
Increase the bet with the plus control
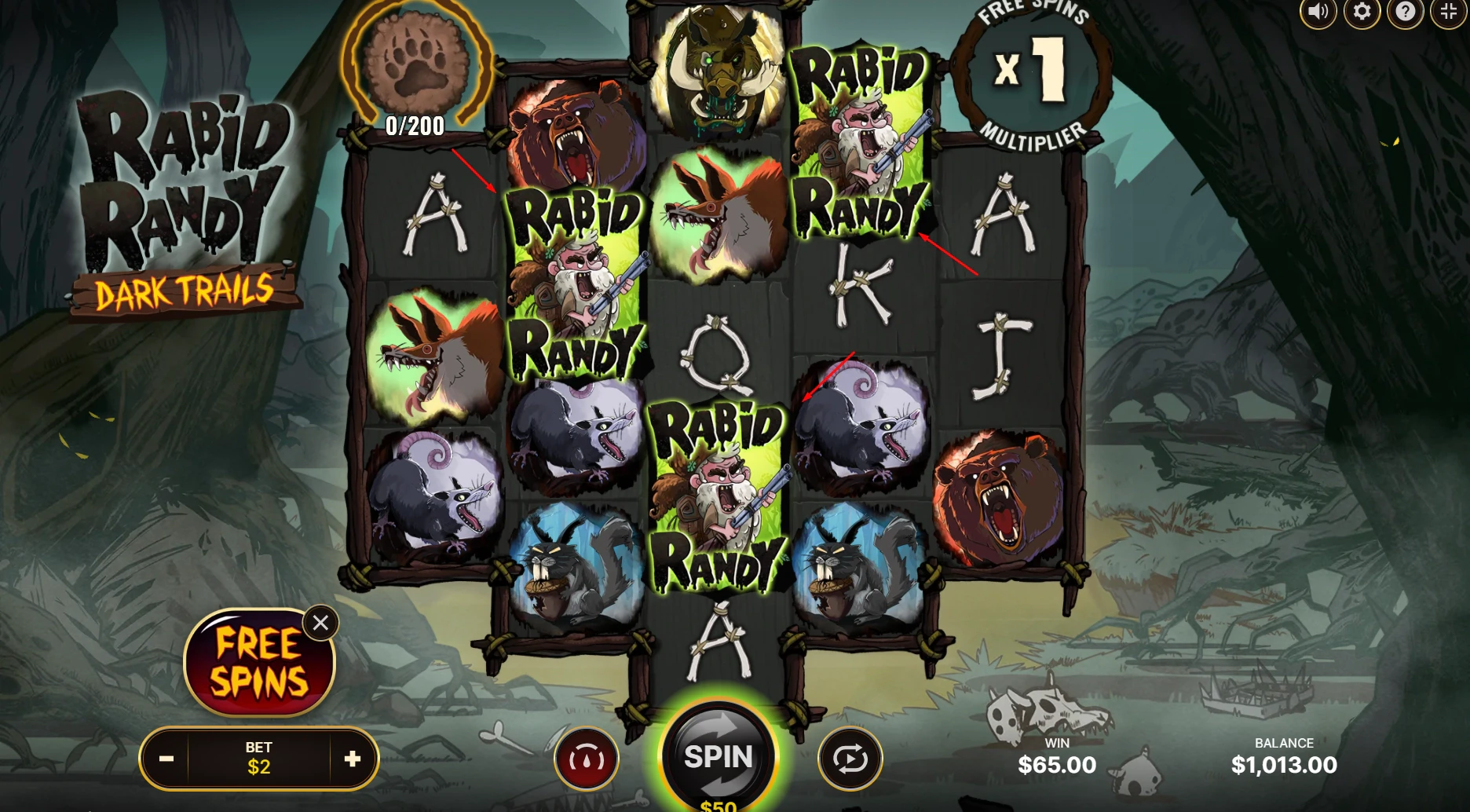tap(353, 759)
